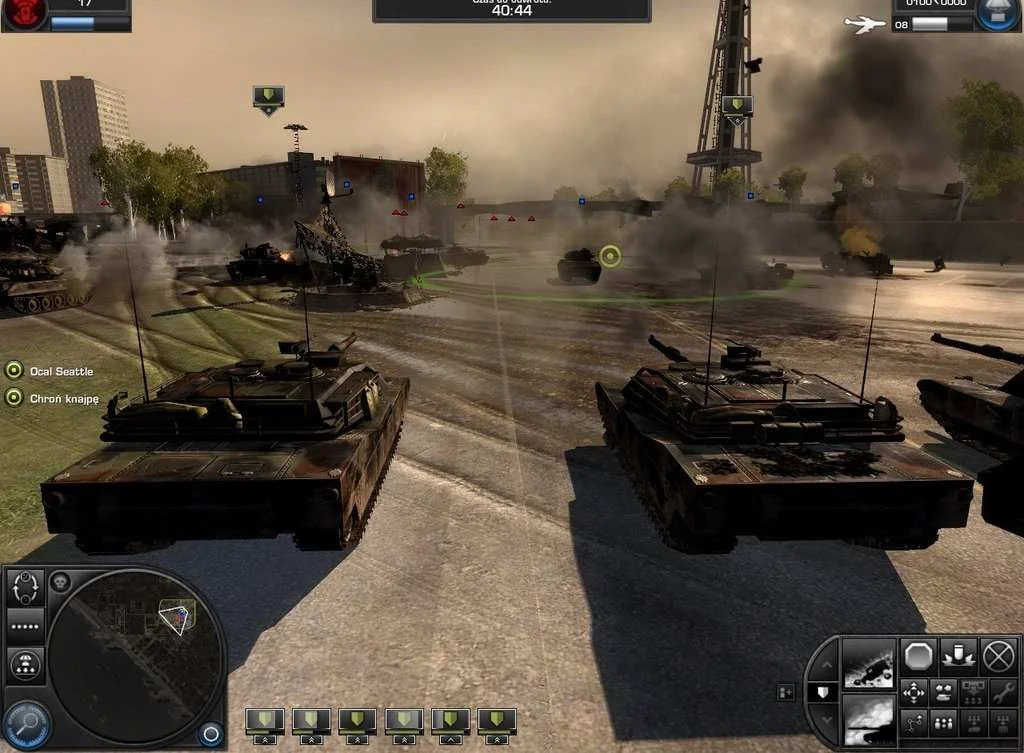Choose the four-arrow move command
The image size is (1024, 753).
[914, 692]
